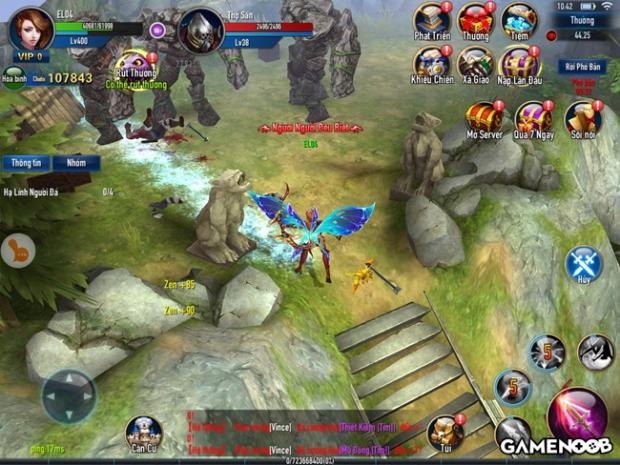This screenshot has width=620, height=465.
Task: Click the Rời Phó Bản leave dungeon button
Action: pos(582,68)
